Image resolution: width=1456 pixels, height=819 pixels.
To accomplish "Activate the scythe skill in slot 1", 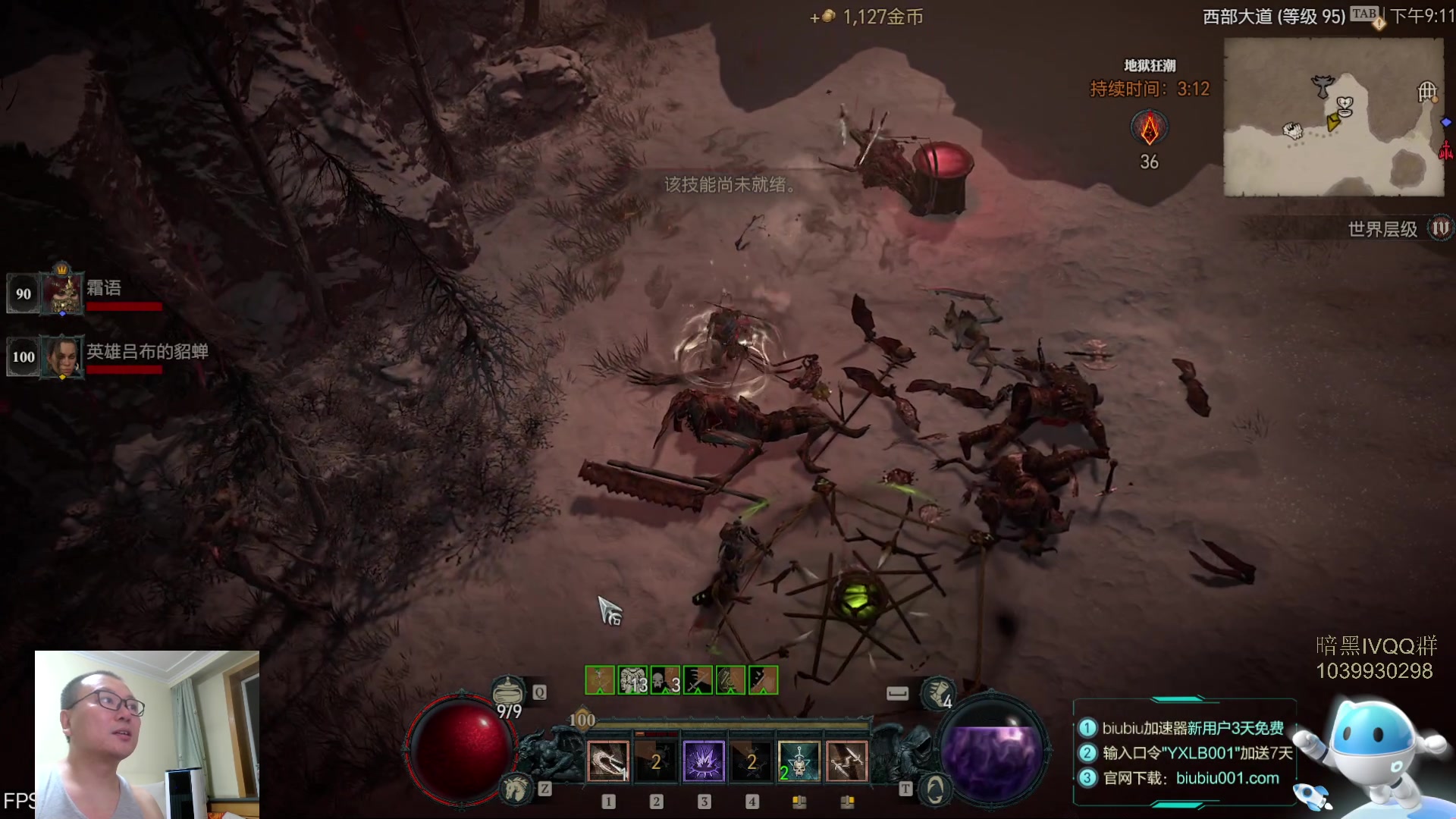I will 608,761.
